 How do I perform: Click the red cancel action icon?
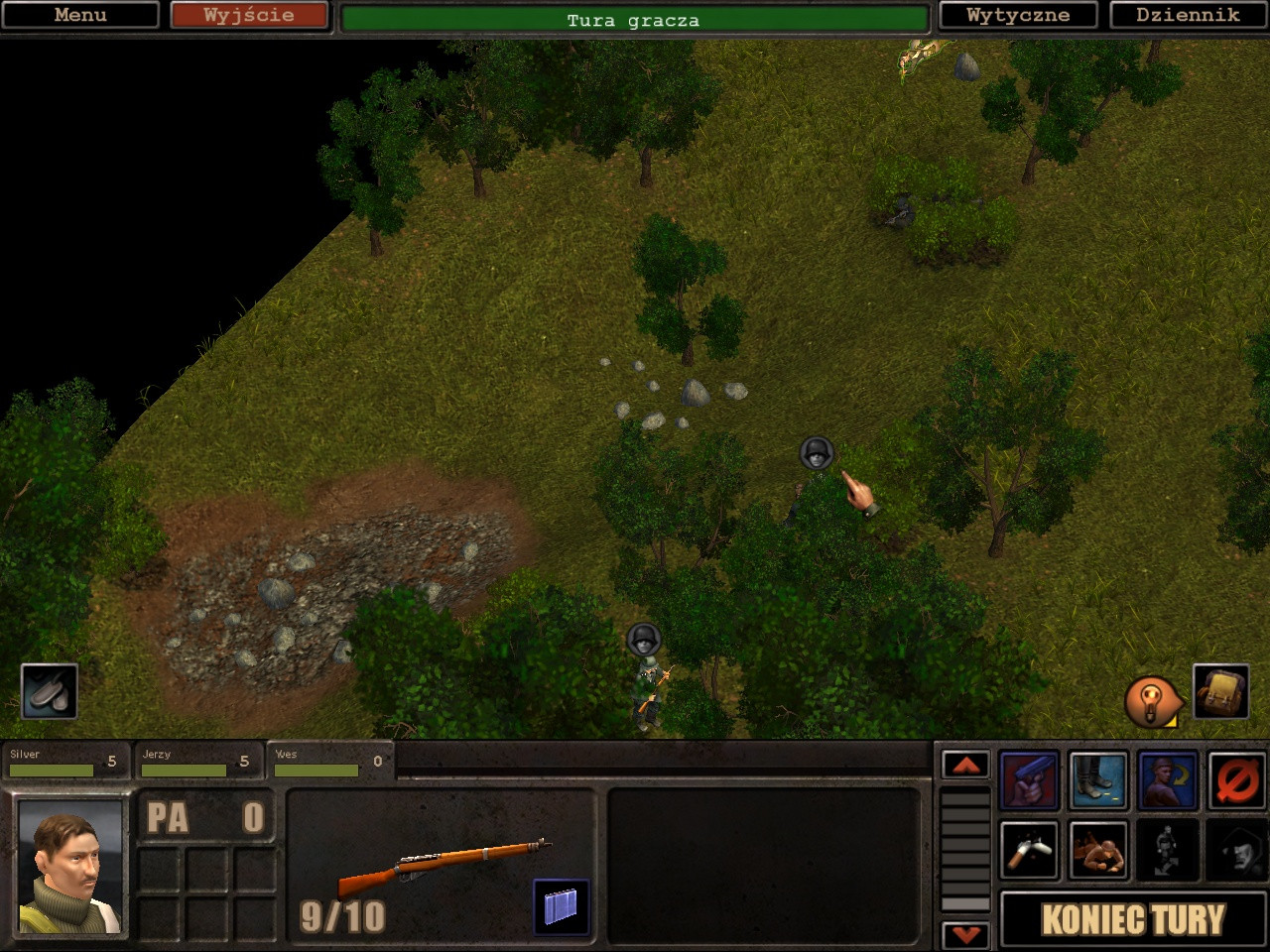coord(1237,780)
